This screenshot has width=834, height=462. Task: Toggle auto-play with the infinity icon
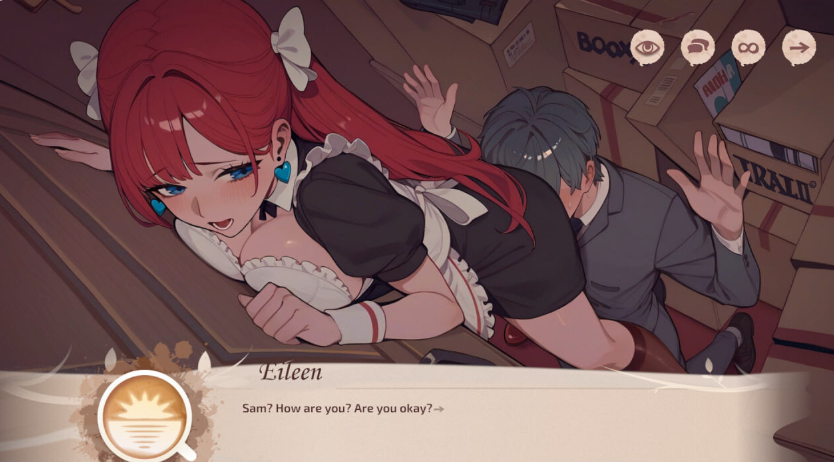[747, 46]
